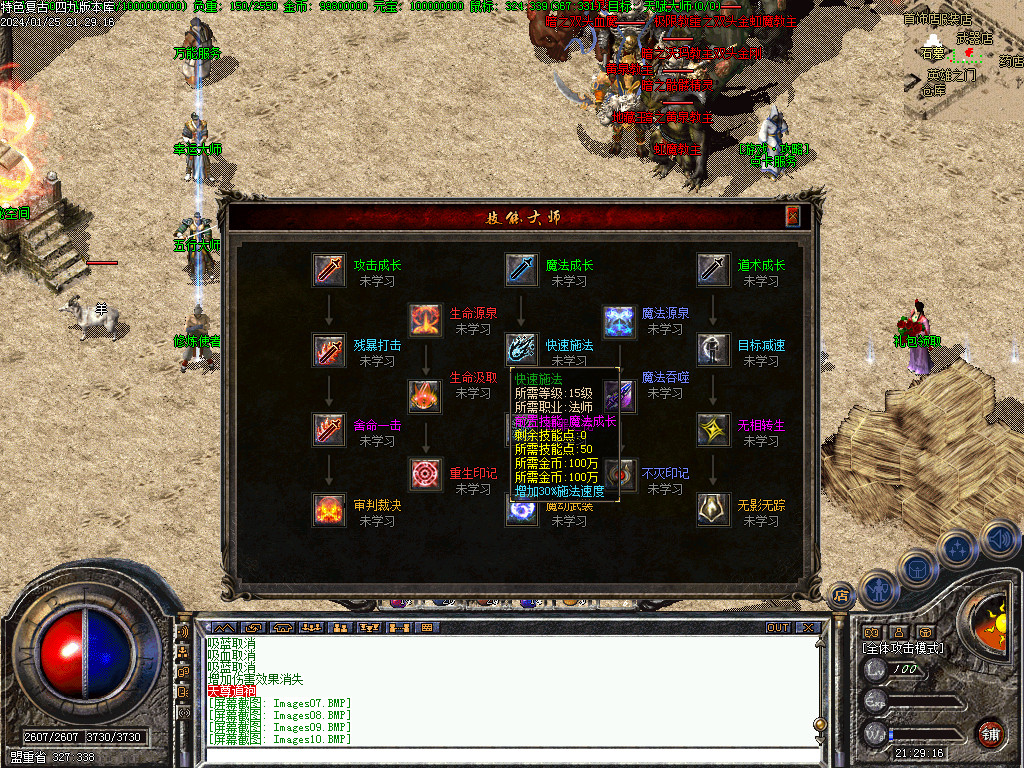
Task: Open the round 店 shop button
Action: click(x=842, y=595)
